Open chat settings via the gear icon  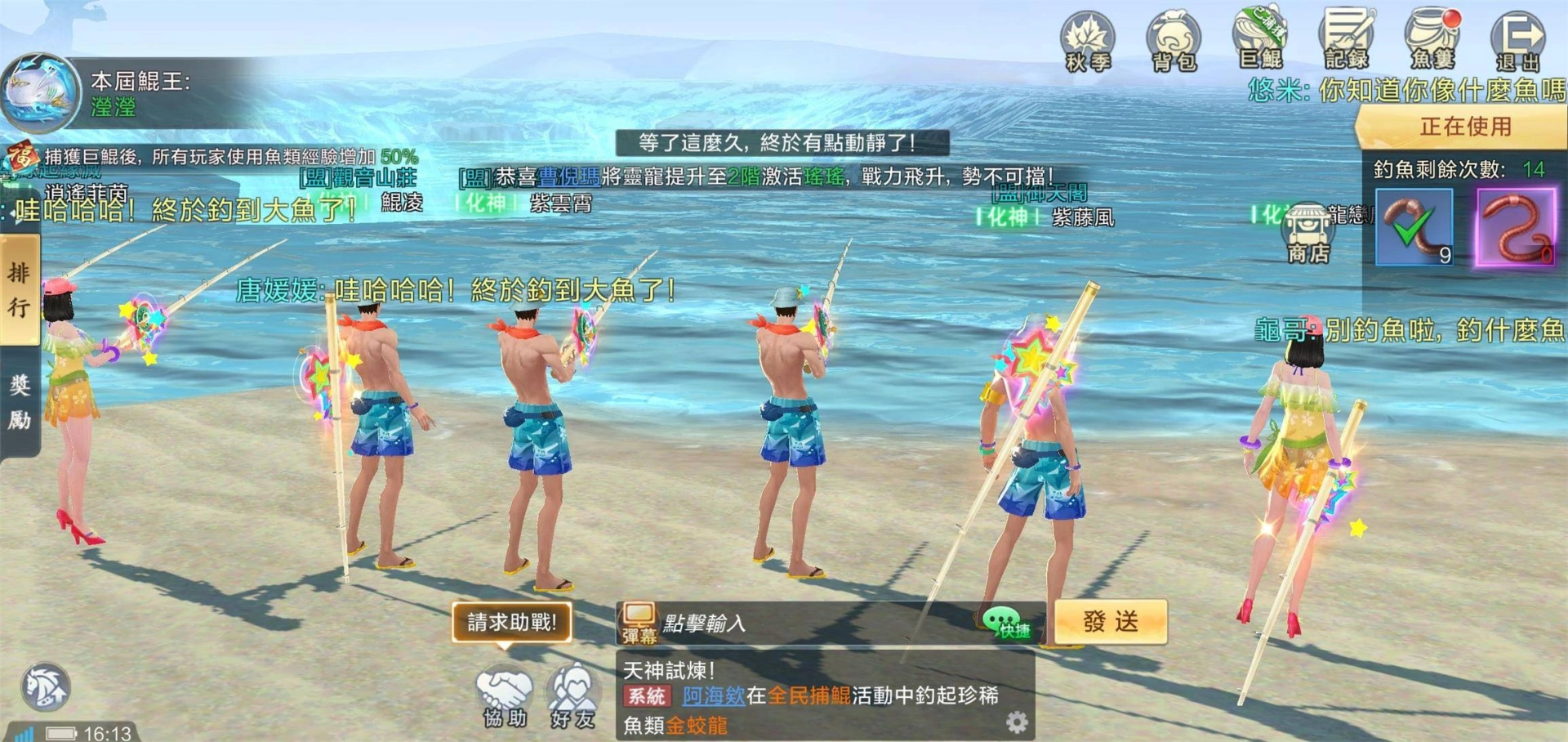tap(1017, 722)
